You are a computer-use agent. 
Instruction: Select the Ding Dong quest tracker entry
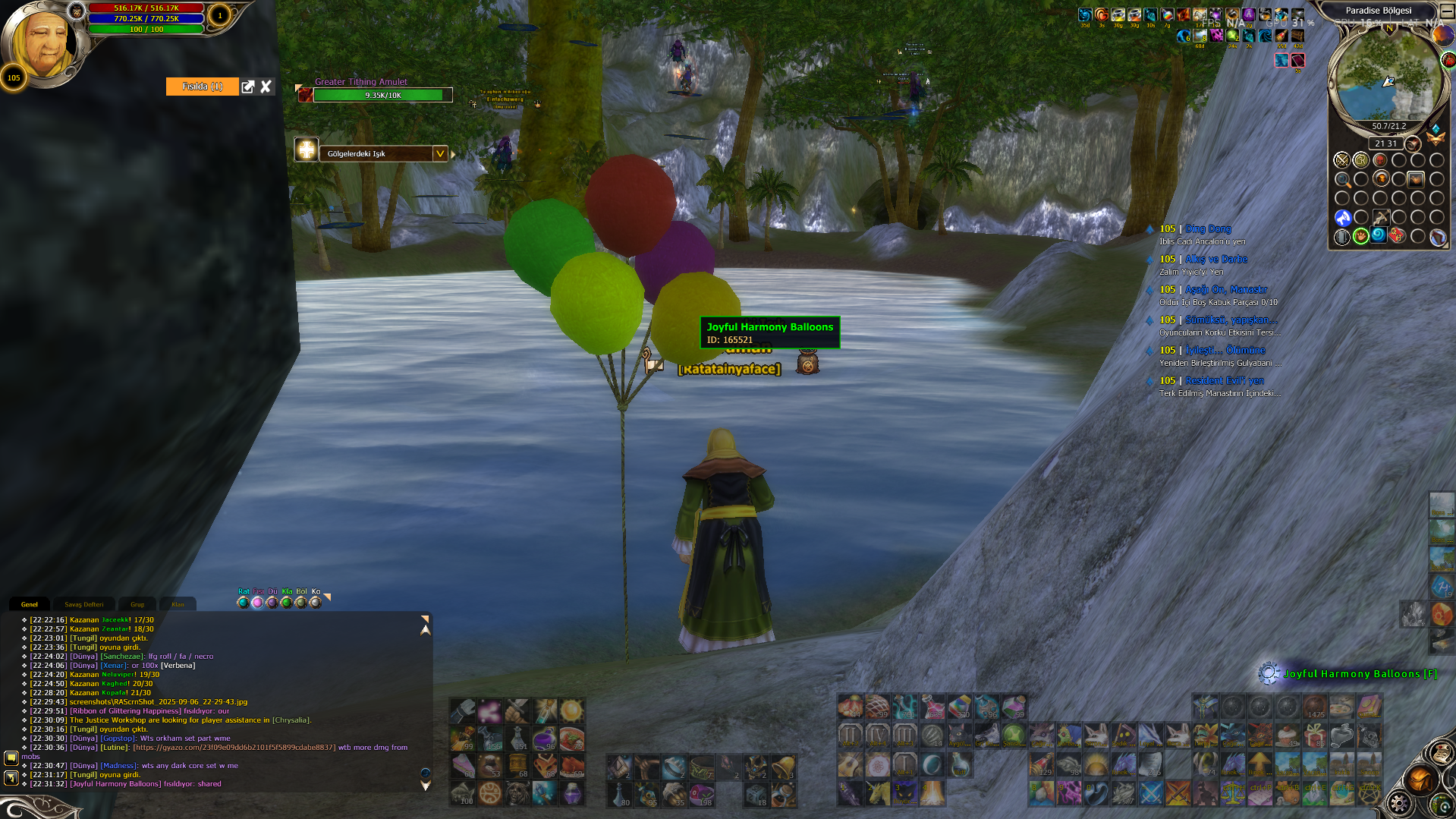coord(1208,228)
